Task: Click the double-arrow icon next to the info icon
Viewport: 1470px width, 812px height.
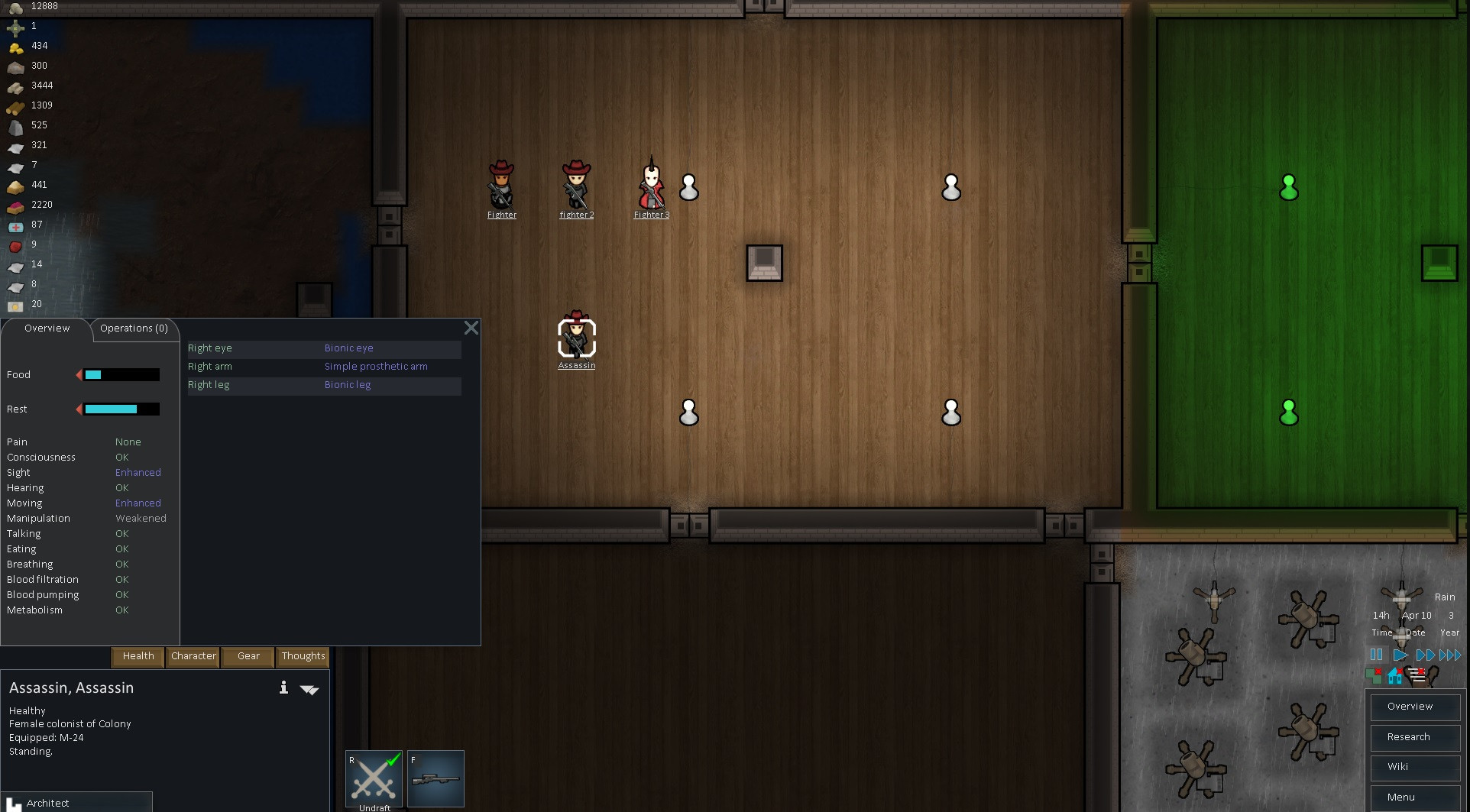Action: pyautogui.click(x=309, y=689)
